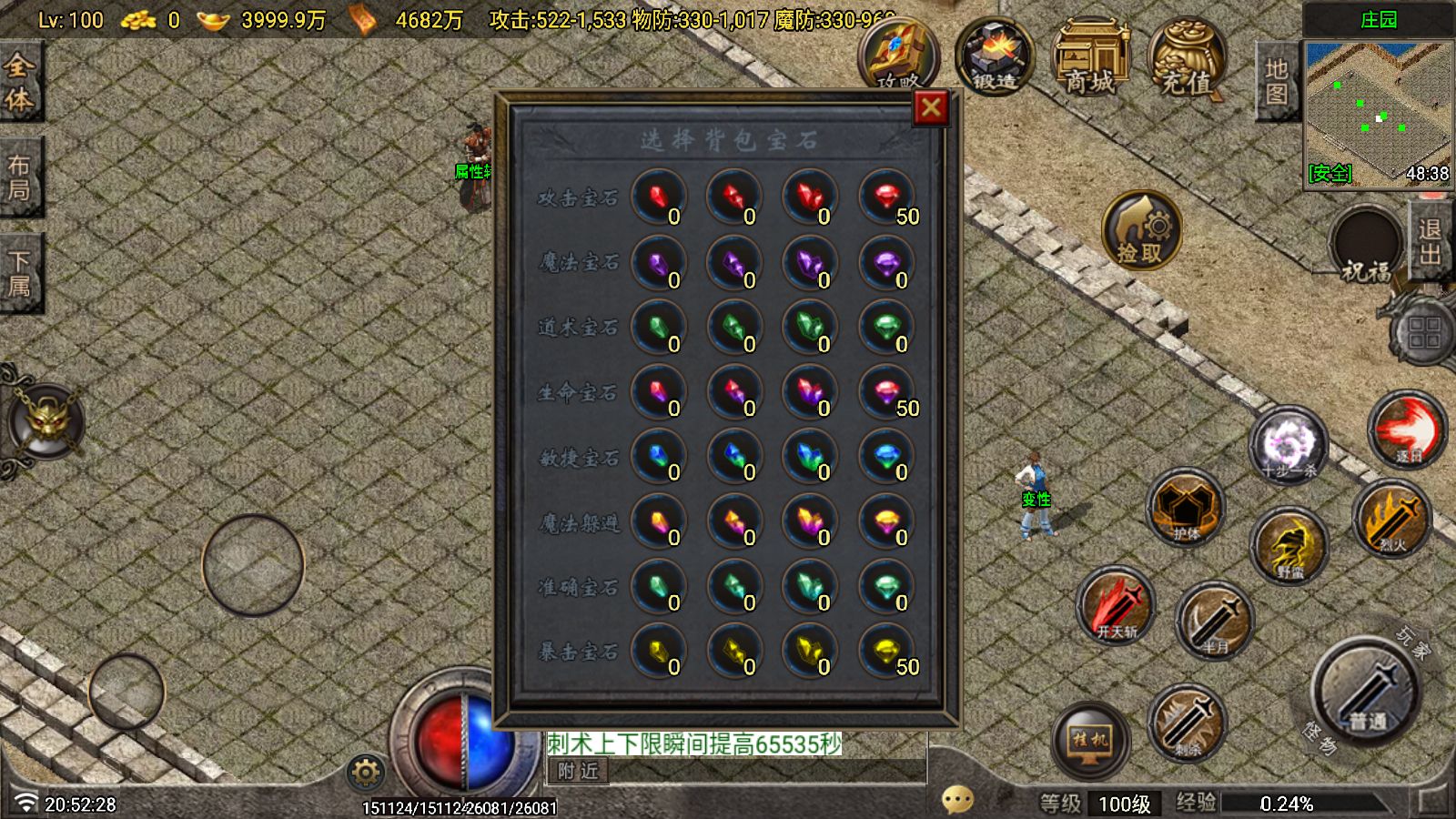The image size is (1456, 819).
Task: Perform the 普通 normal attack
Action: [1365, 693]
